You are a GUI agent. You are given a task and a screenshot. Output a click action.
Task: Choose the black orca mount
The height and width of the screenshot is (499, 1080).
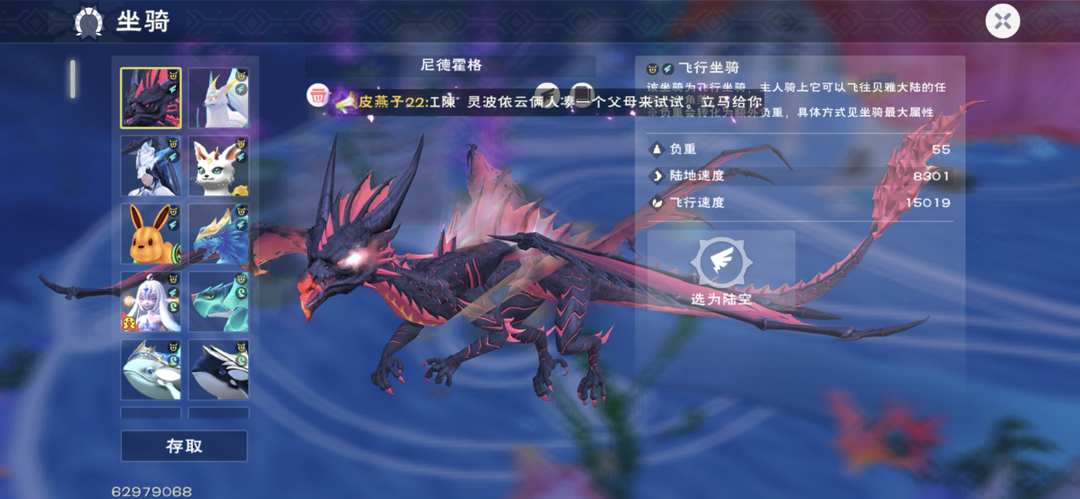(219, 370)
